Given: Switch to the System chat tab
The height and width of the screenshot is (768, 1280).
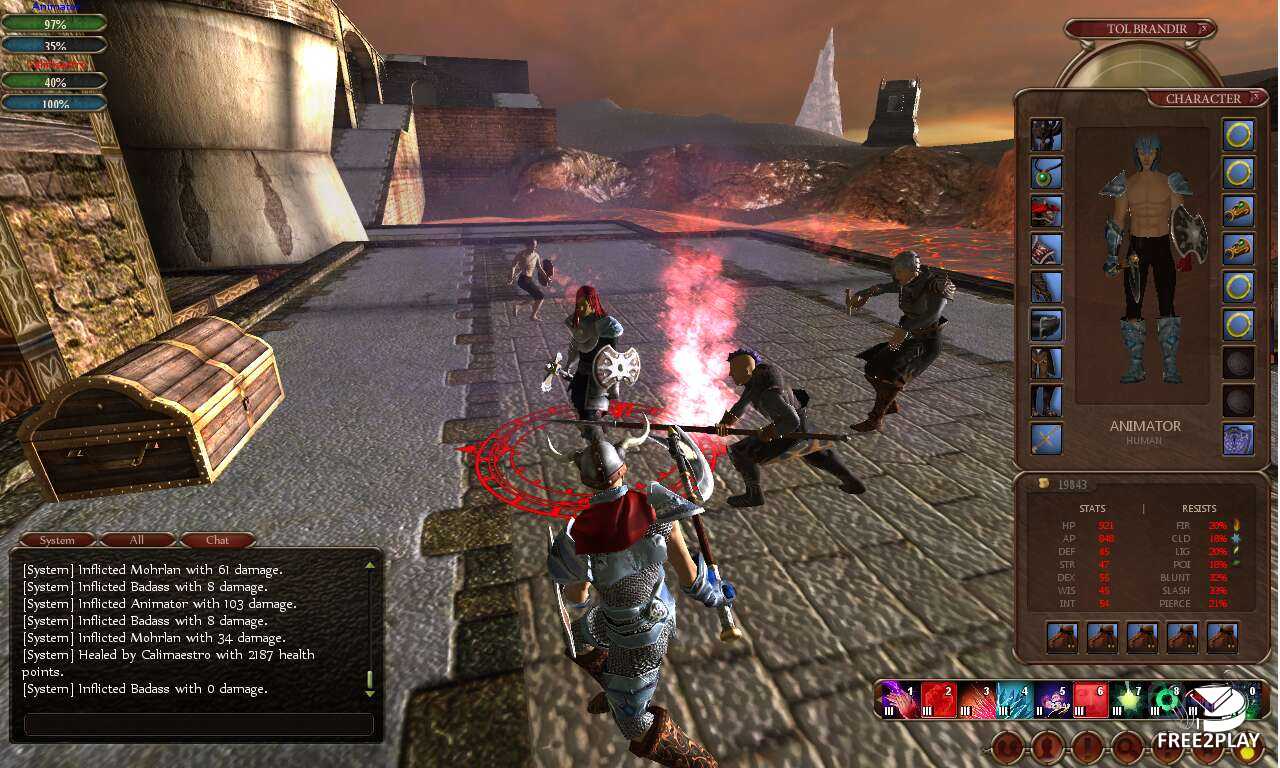Looking at the screenshot, I should [x=57, y=540].
